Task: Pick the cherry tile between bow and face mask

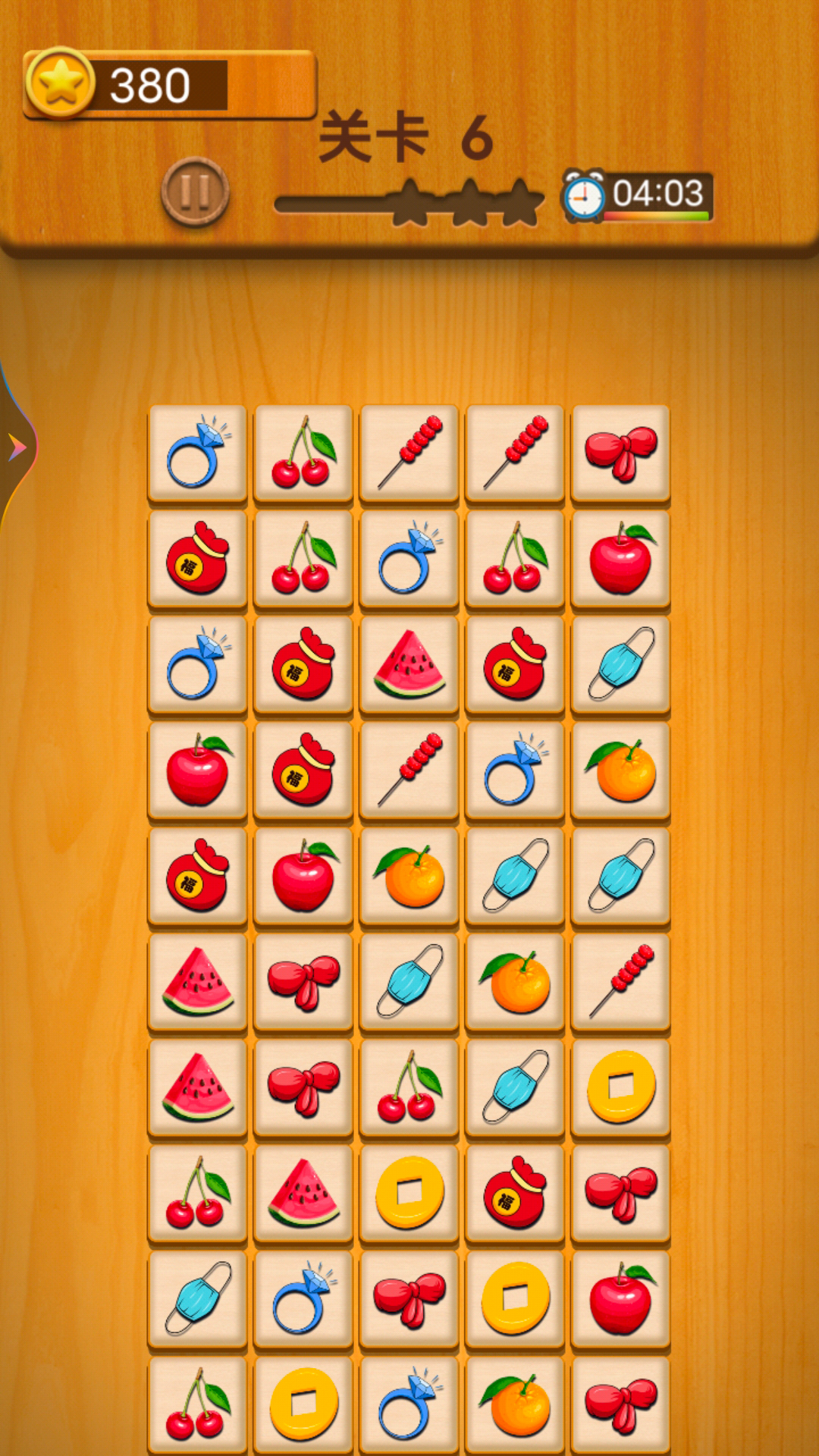Action: (x=409, y=1087)
